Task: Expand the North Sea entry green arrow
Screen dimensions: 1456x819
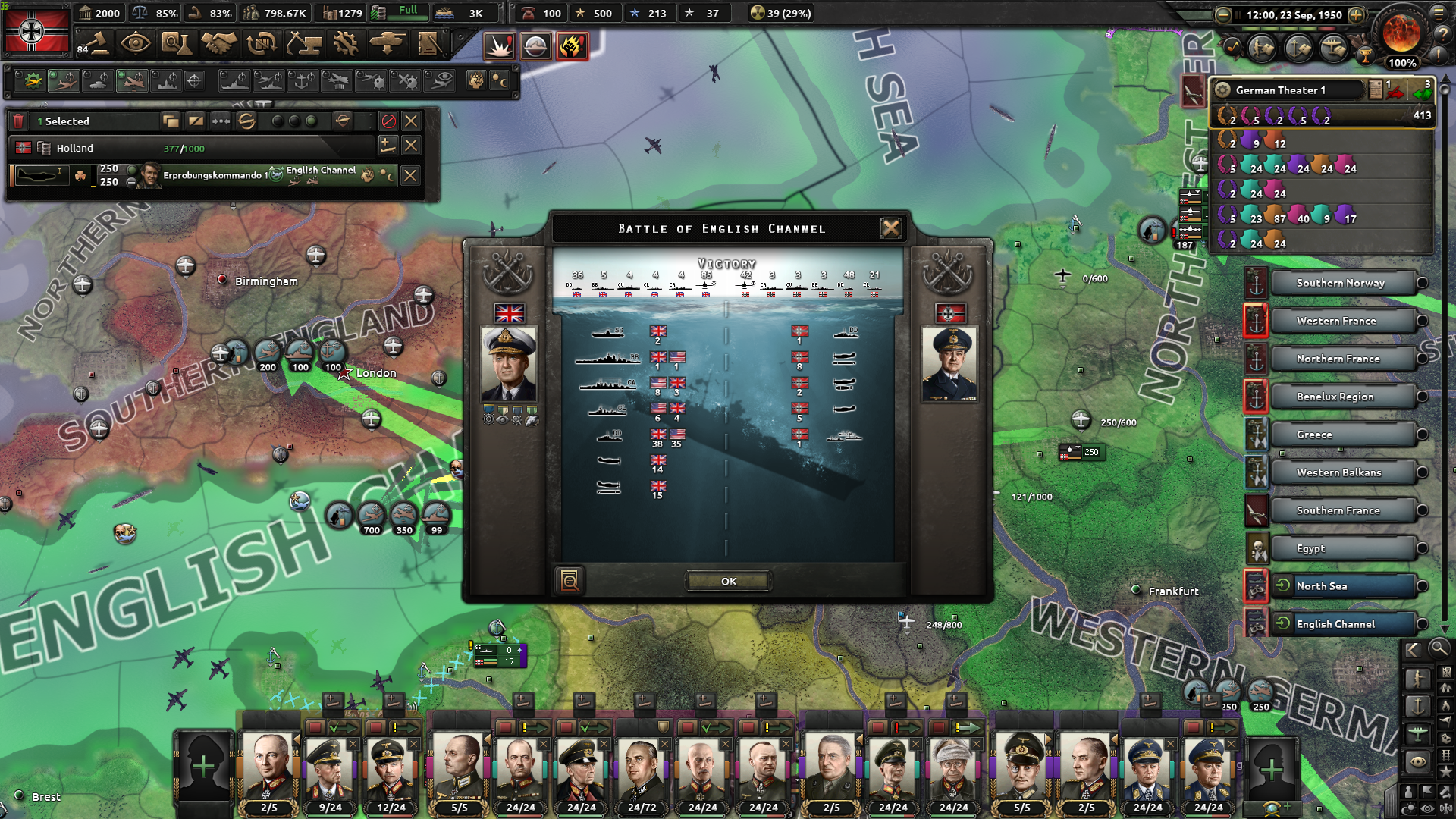Action: click(x=1284, y=585)
